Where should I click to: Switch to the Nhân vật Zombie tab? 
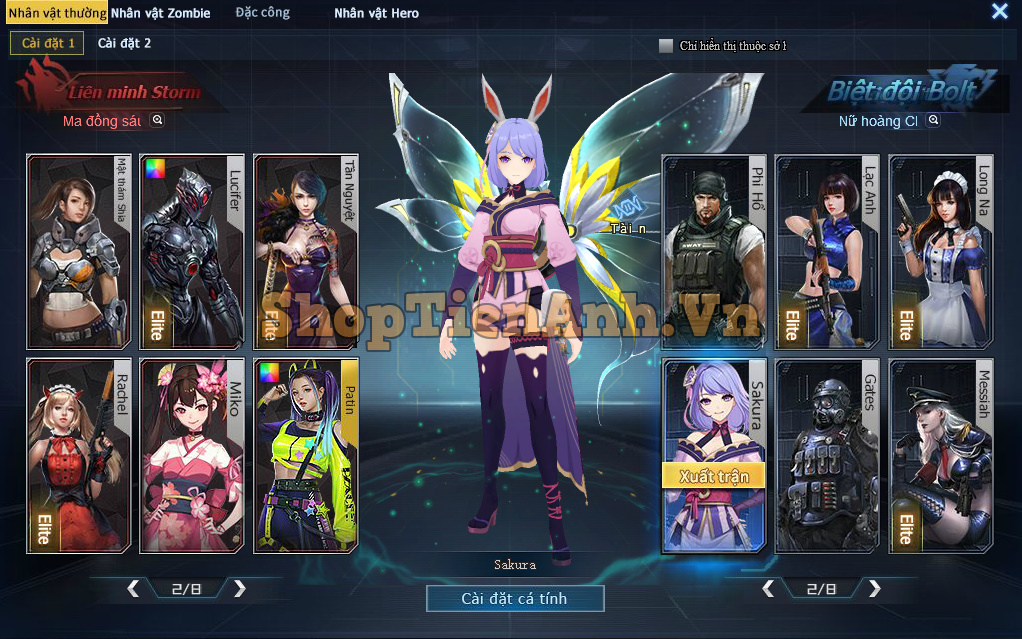click(x=160, y=13)
